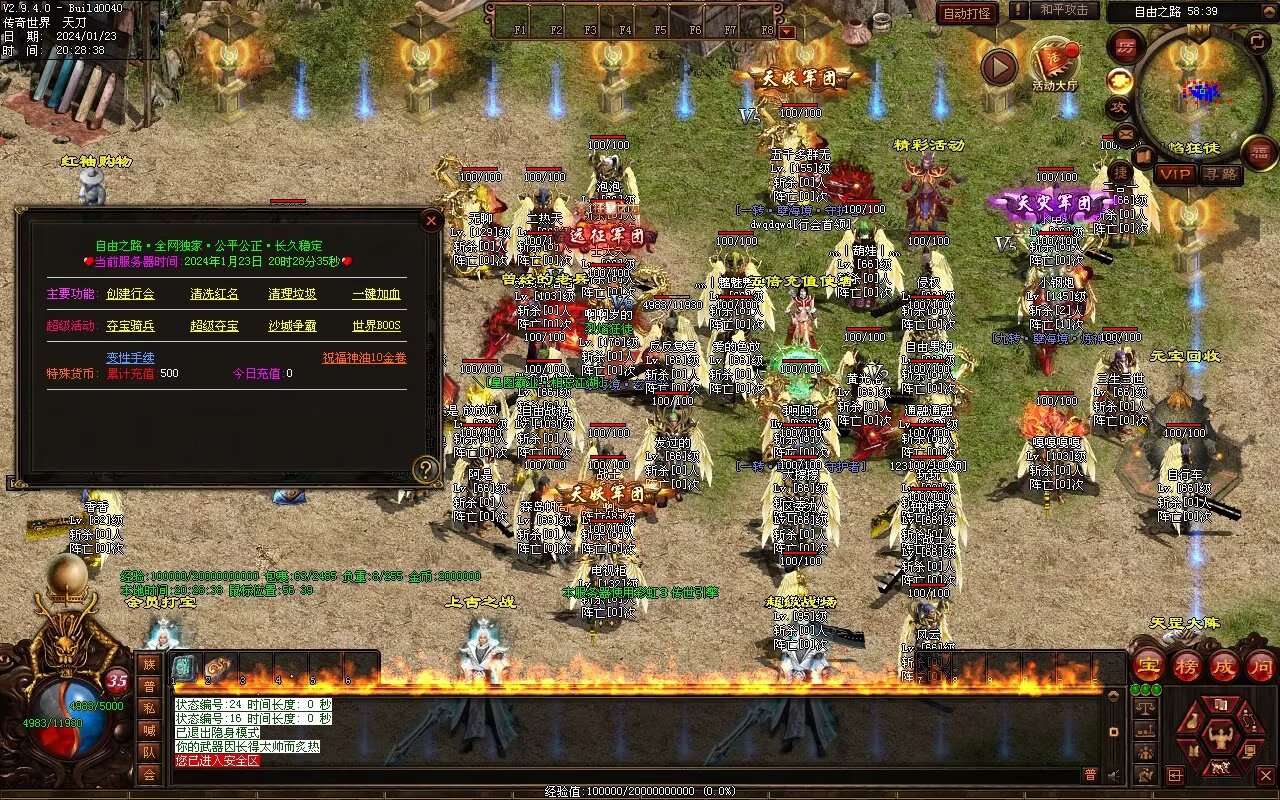Open the 夺宝骑兵 event link
Screen dimensions: 1280x800
[130, 326]
